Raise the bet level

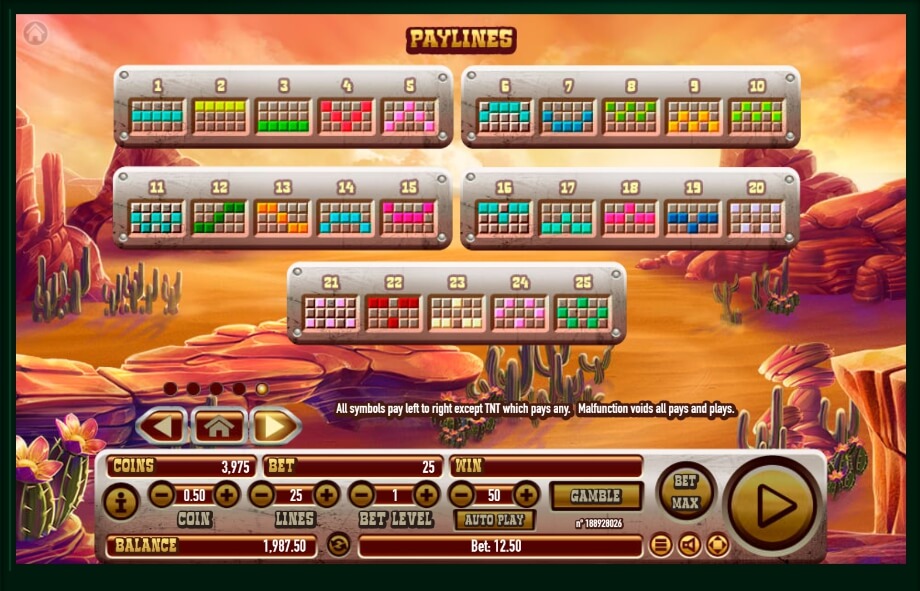coord(426,494)
